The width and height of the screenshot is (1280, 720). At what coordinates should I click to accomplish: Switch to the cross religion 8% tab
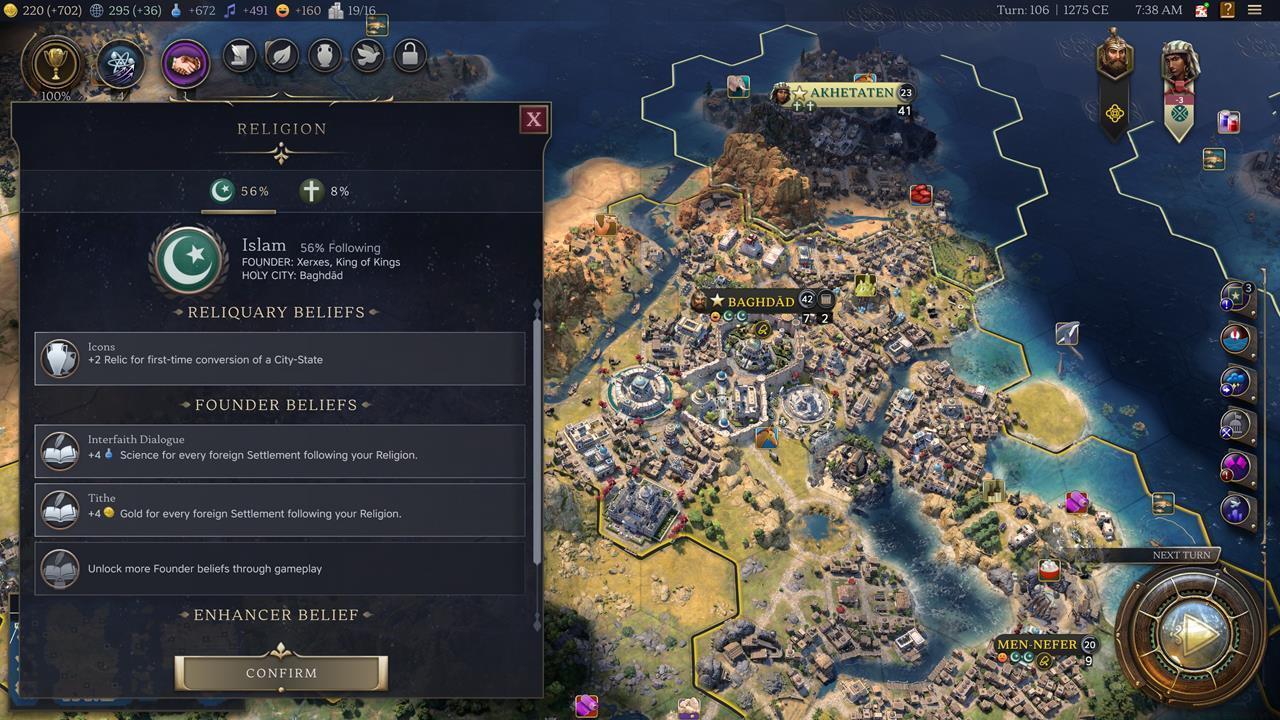click(326, 191)
